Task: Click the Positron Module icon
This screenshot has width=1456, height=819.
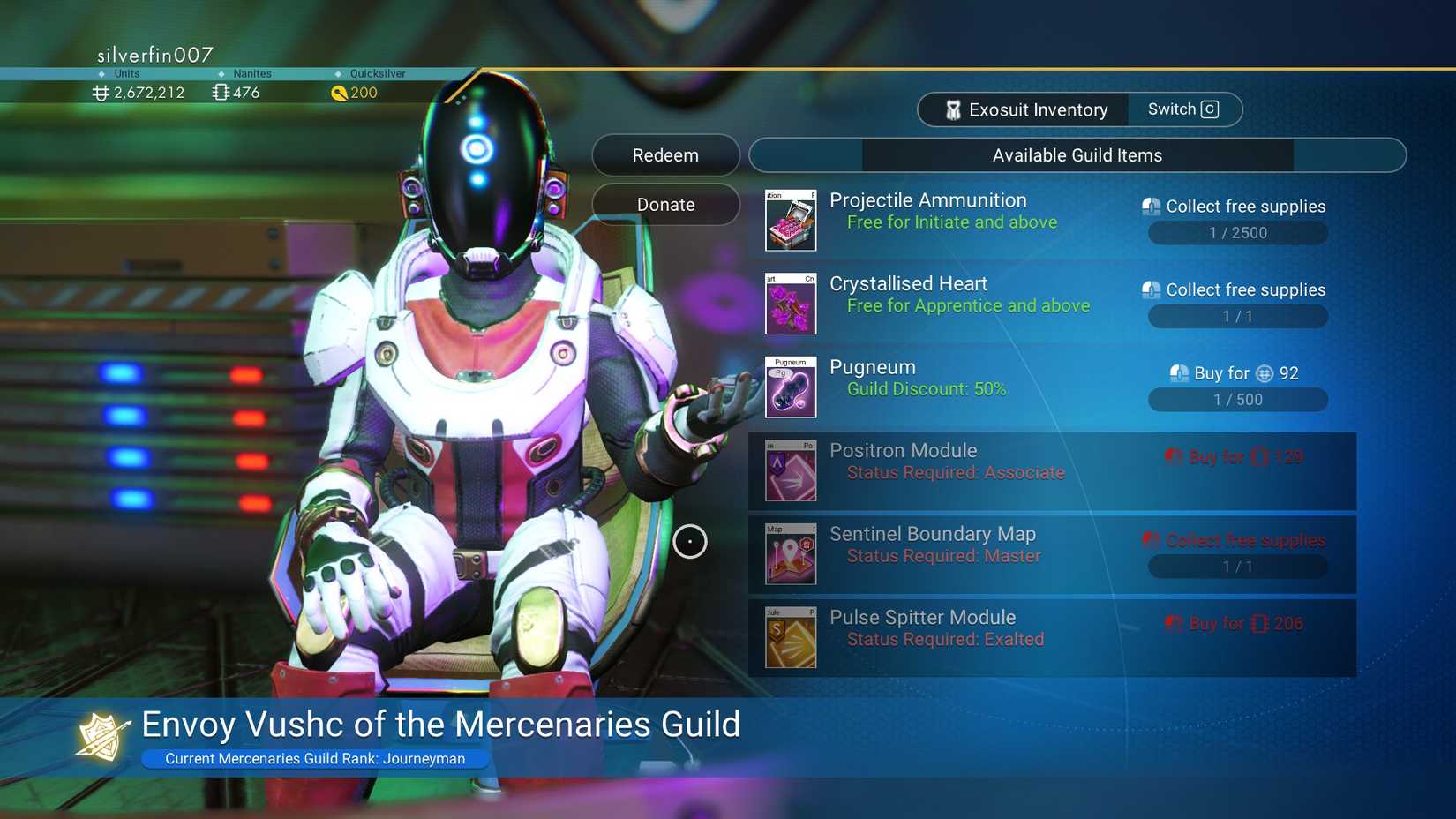Action: tap(790, 470)
